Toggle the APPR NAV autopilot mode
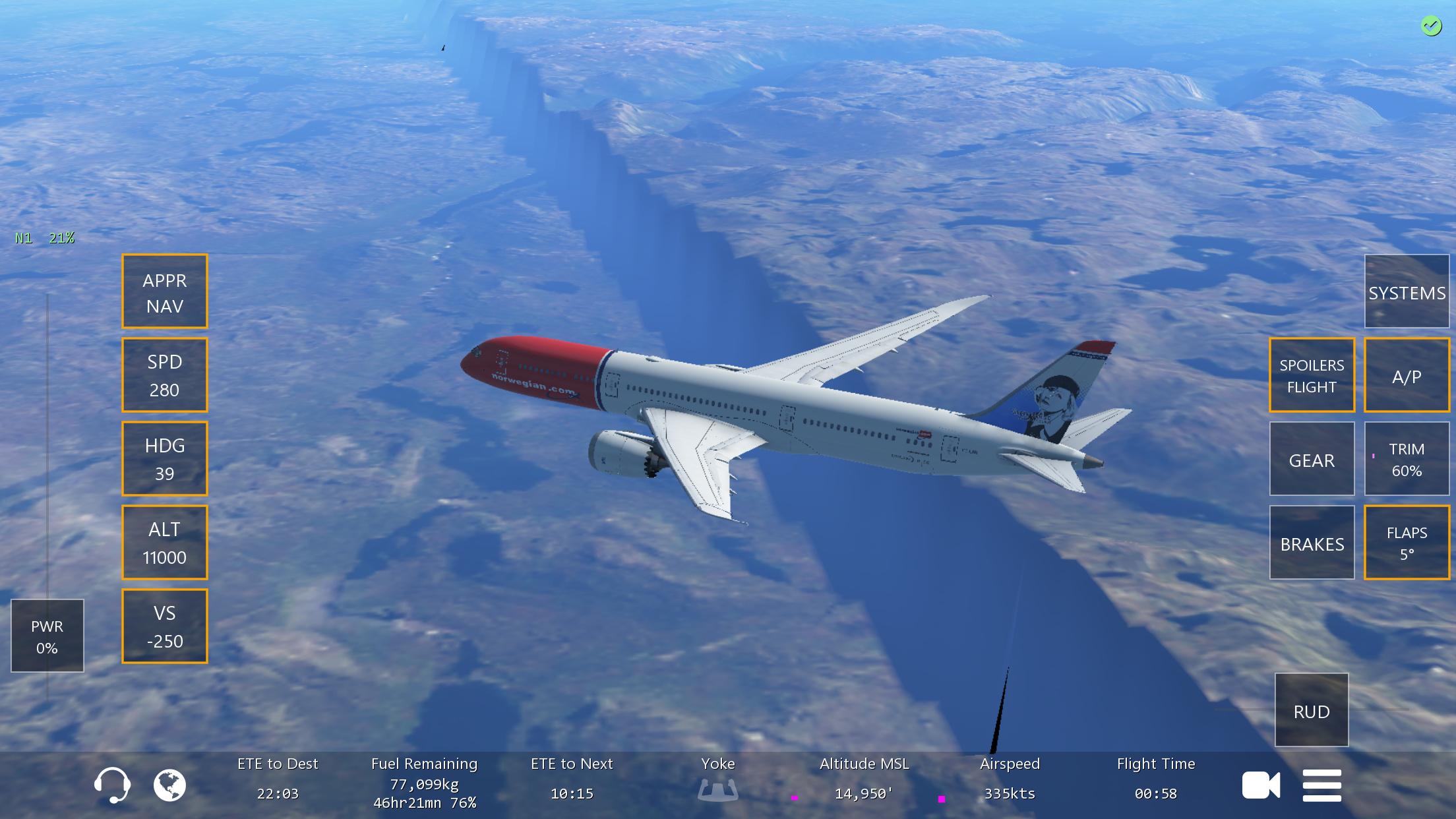The width and height of the screenshot is (1456, 819). click(x=165, y=291)
